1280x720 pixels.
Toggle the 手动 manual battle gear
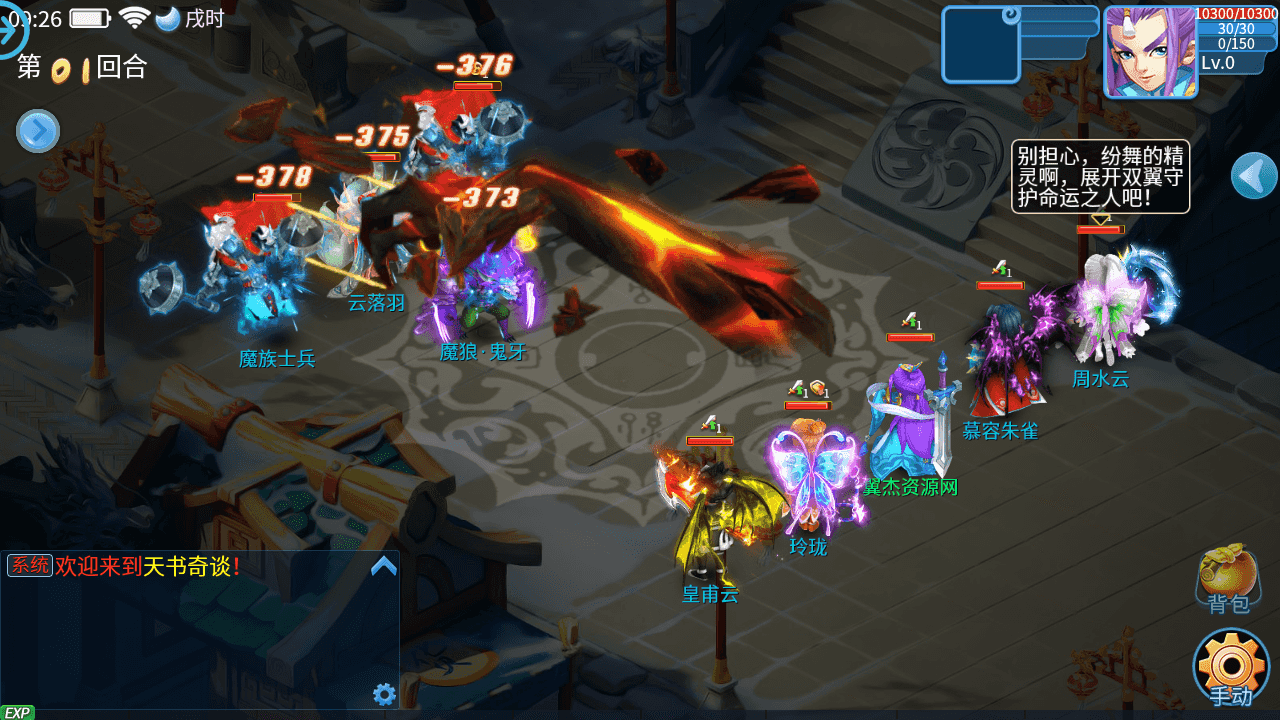coord(1231,667)
